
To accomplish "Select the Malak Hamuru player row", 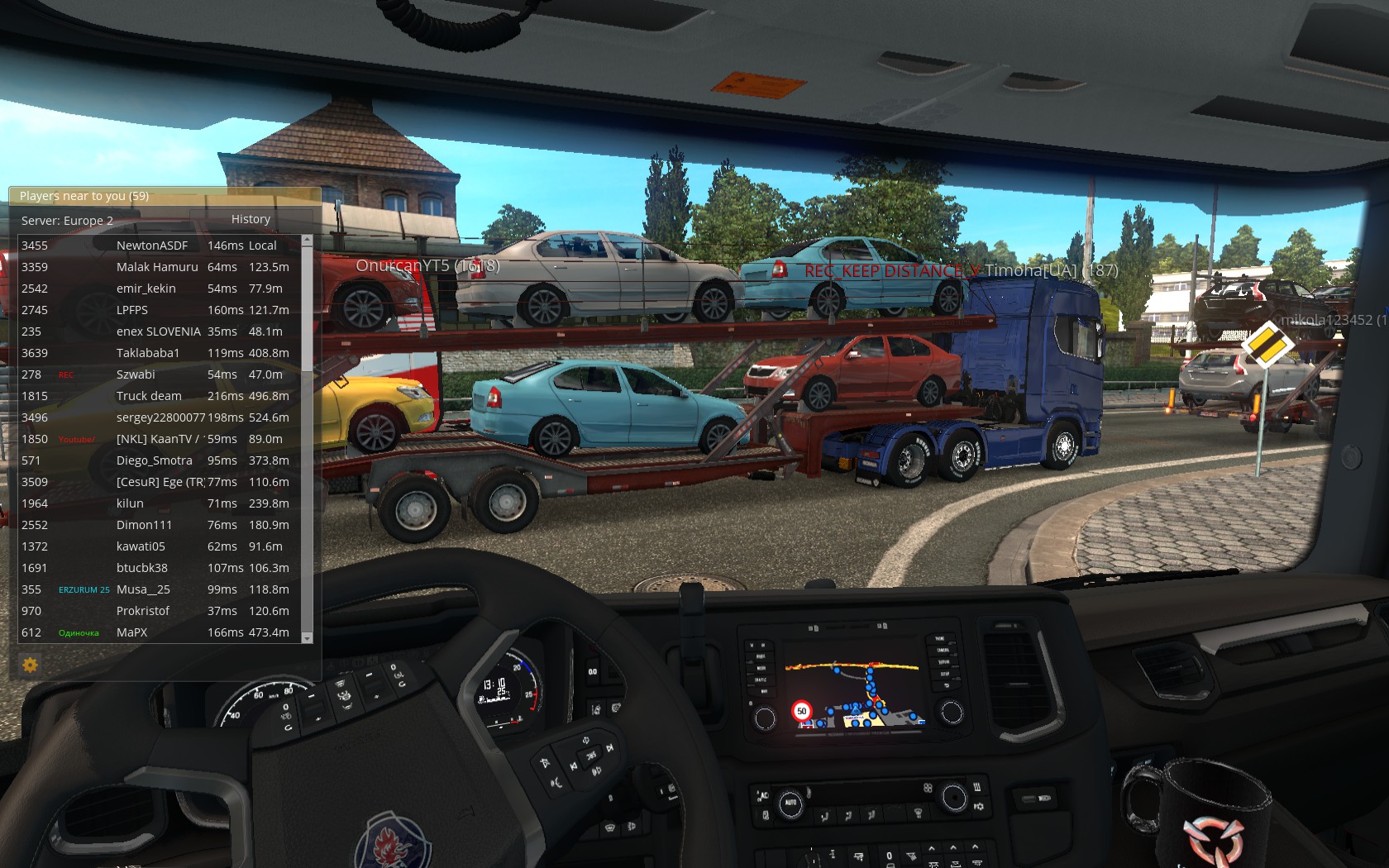I will tap(157, 267).
